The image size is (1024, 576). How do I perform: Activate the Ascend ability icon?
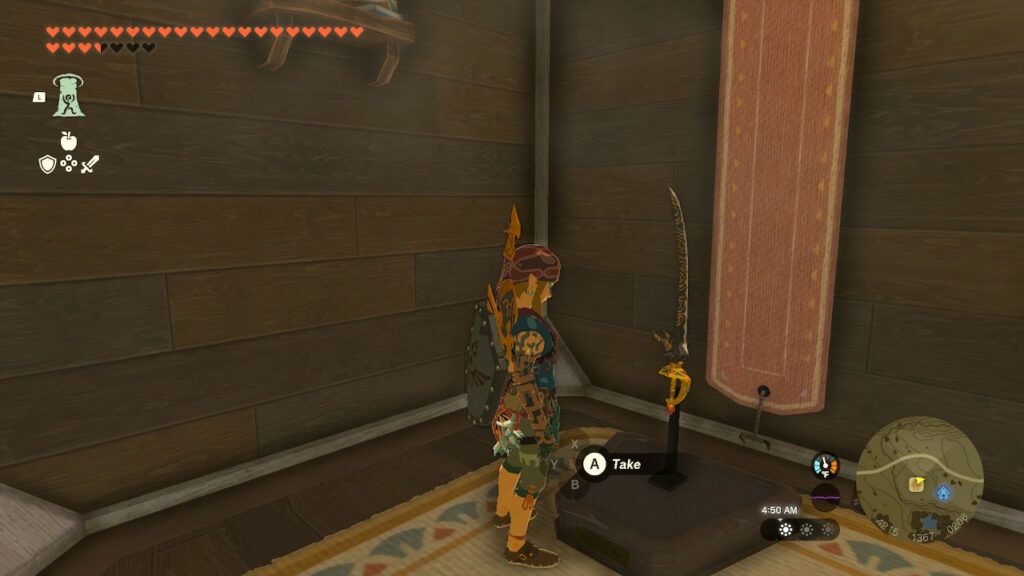coord(69,96)
